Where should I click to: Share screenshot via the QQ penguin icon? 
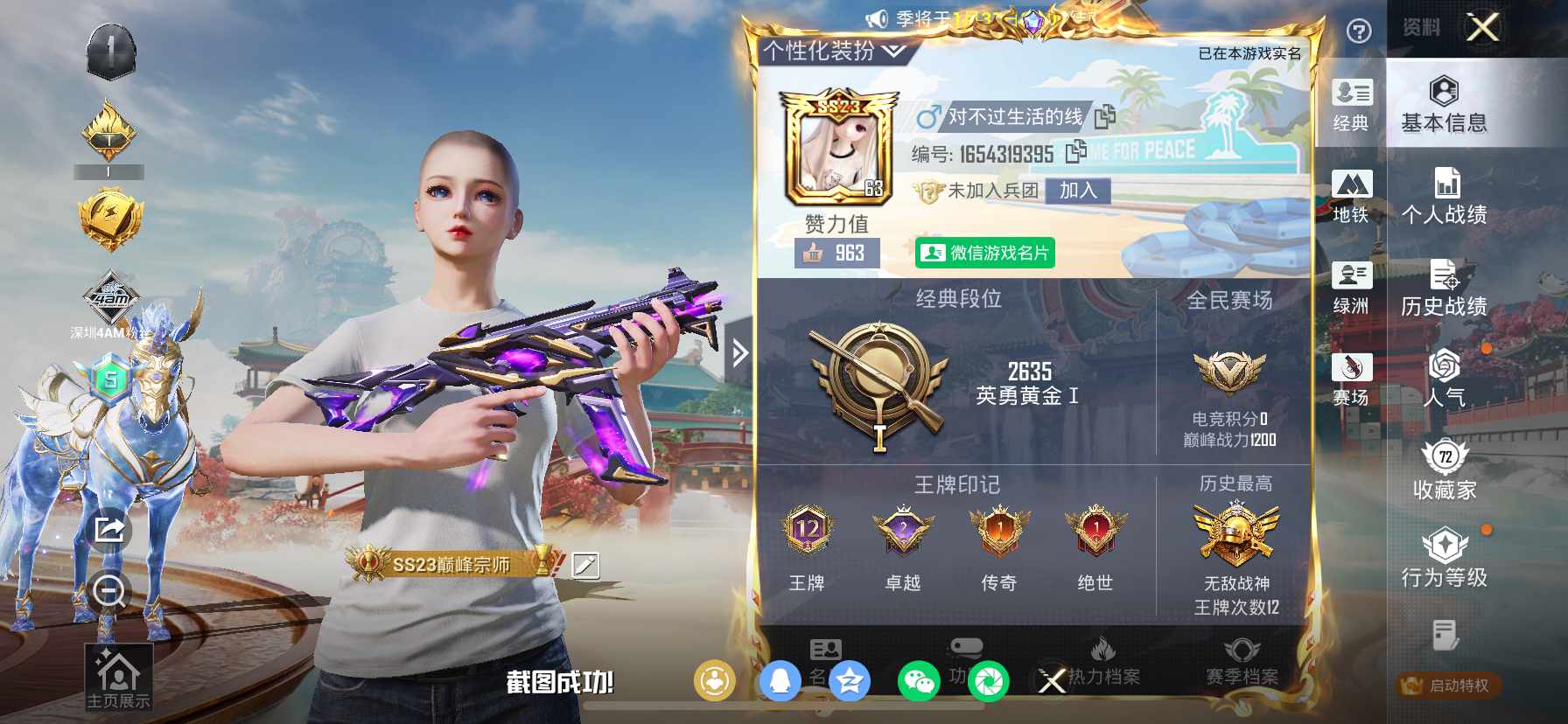[780, 681]
